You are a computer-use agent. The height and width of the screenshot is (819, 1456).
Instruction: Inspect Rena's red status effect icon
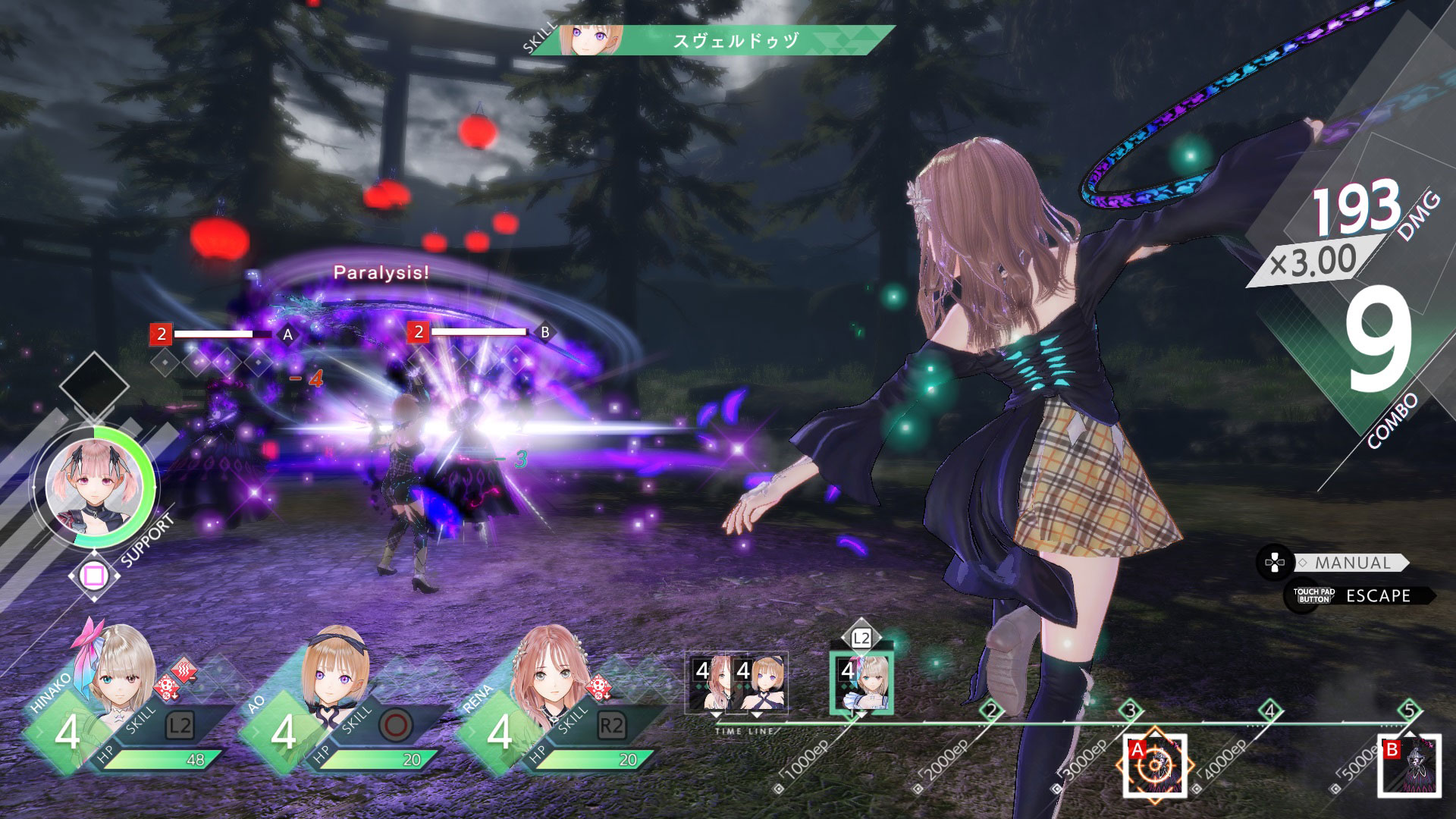[599, 688]
